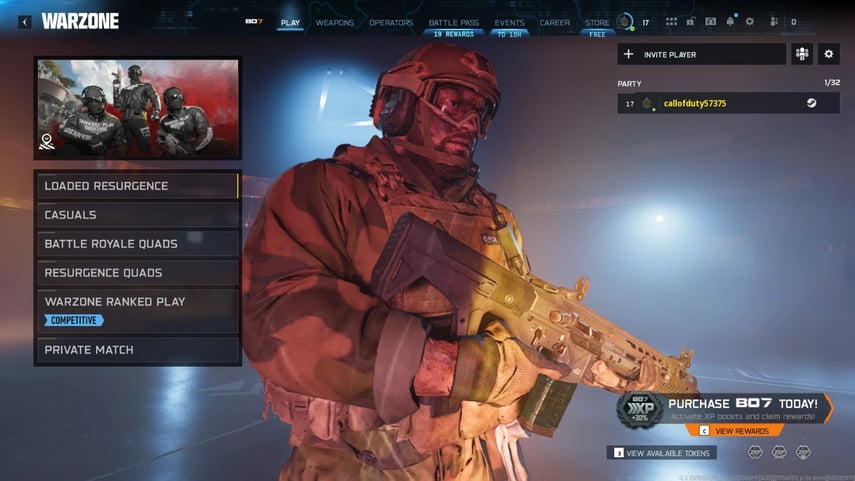This screenshot has width=855, height=481.
Task: Switch to the BO7 game tab
Action: tap(254, 22)
